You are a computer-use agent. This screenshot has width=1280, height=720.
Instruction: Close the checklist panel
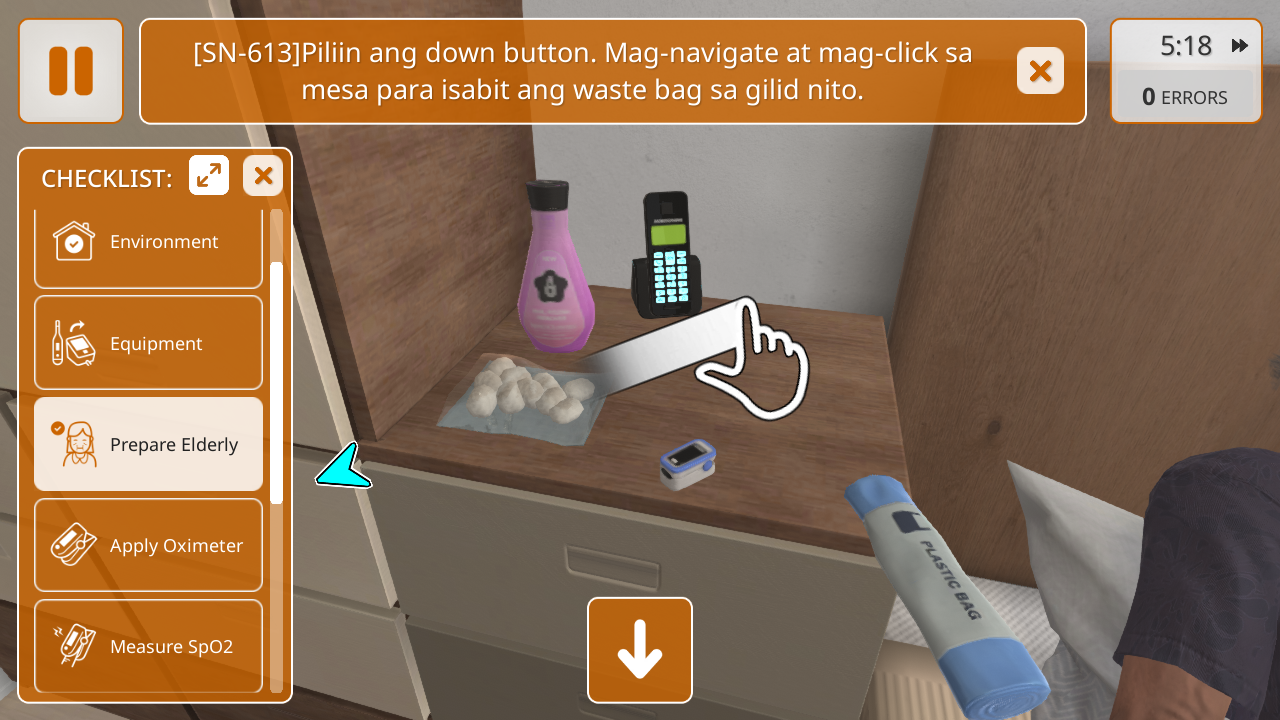coord(263,176)
